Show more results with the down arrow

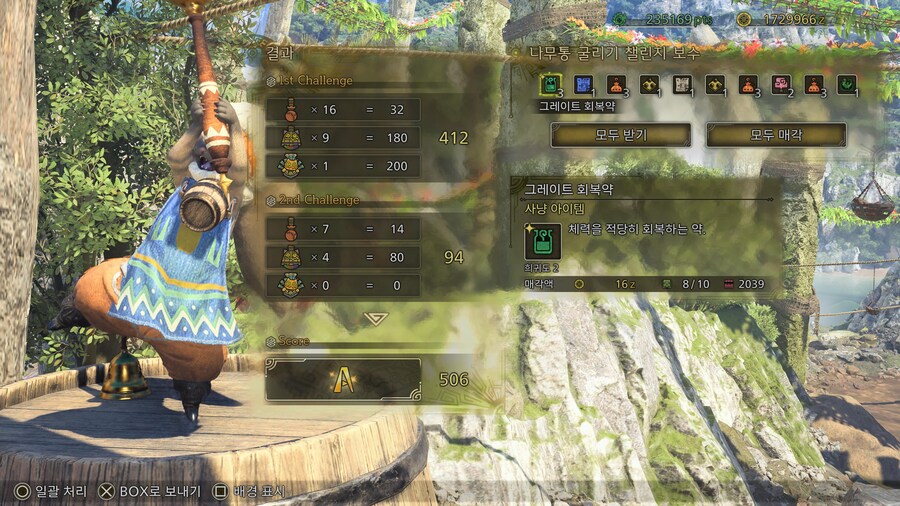[376, 318]
